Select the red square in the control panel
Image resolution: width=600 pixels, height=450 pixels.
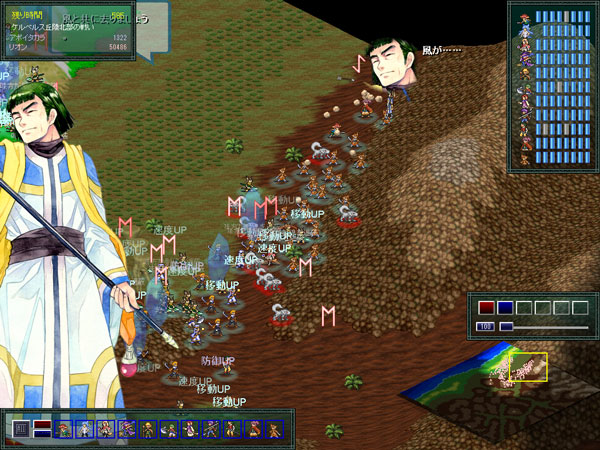pos(486,307)
